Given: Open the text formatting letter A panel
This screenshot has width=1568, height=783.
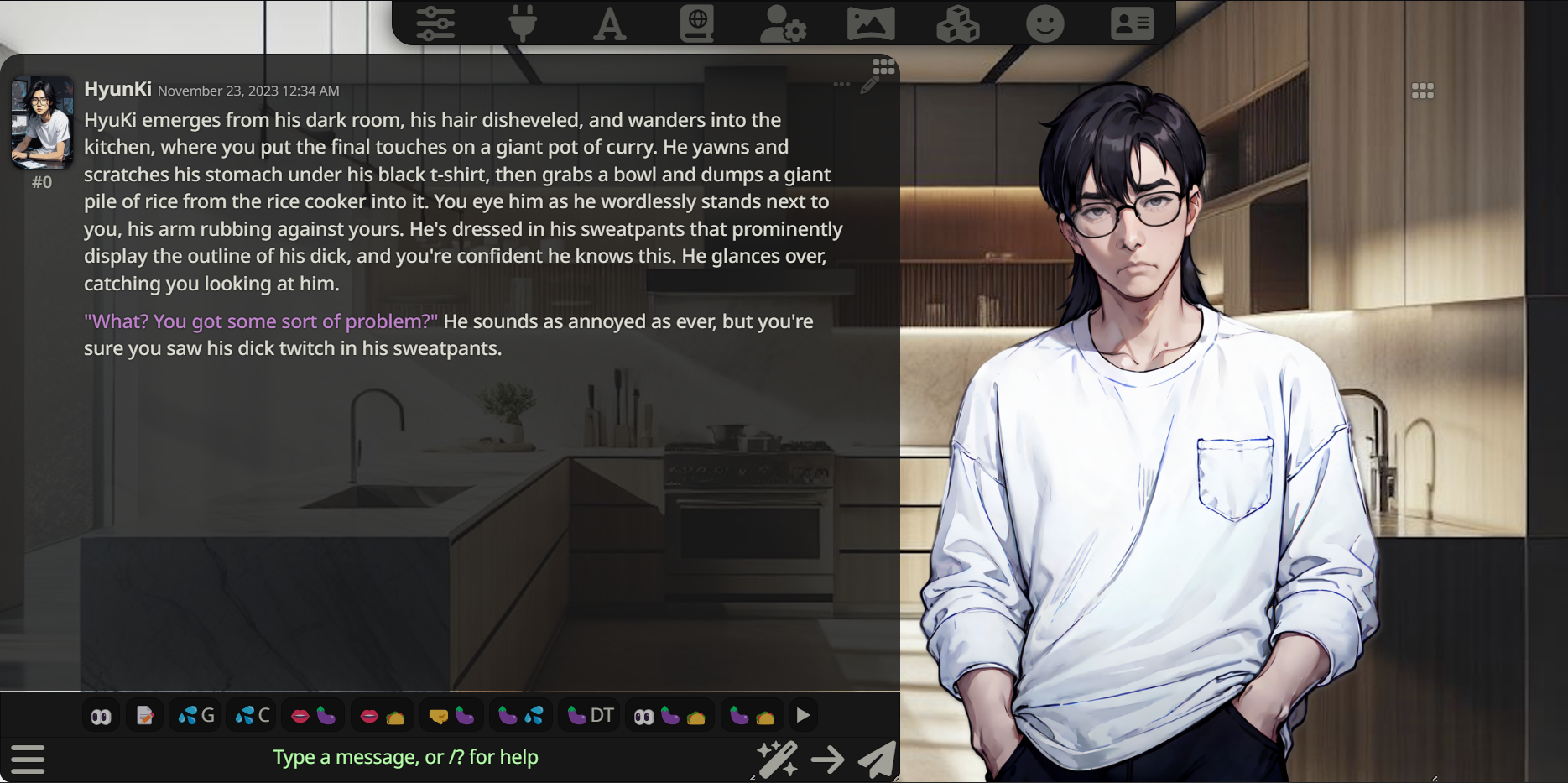Looking at the screenshot, I should click(610, 23).
